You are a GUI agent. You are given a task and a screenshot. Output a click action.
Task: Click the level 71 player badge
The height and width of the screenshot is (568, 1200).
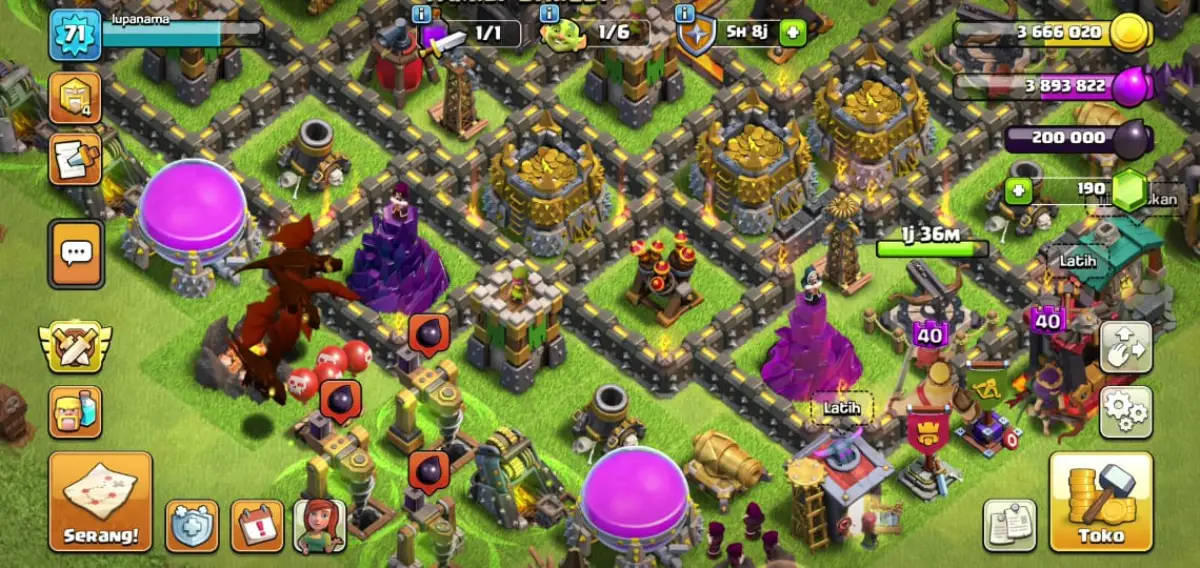pyautogui.click(x=76, y=35)
